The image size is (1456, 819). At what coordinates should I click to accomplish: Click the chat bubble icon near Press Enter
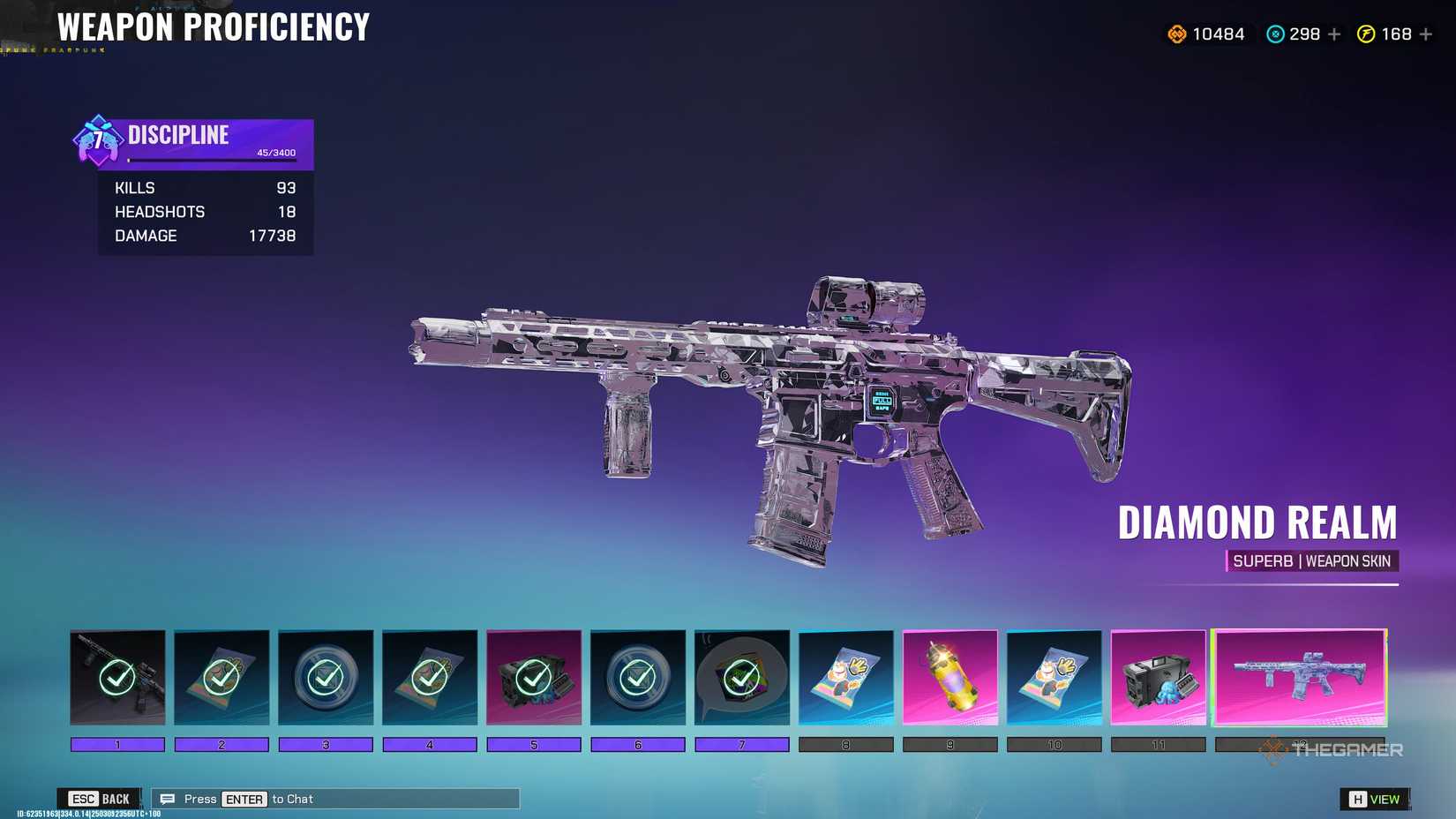[166, 799]
